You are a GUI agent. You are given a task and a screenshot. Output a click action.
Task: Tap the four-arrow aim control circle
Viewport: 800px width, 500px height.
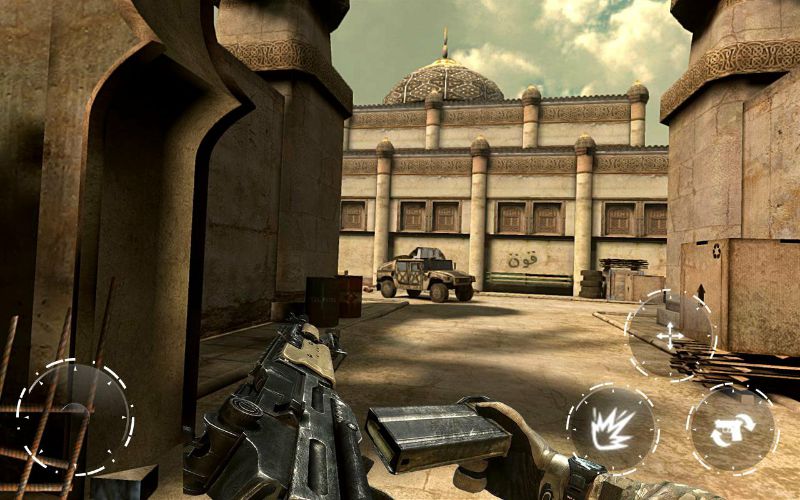pos(669,335)
